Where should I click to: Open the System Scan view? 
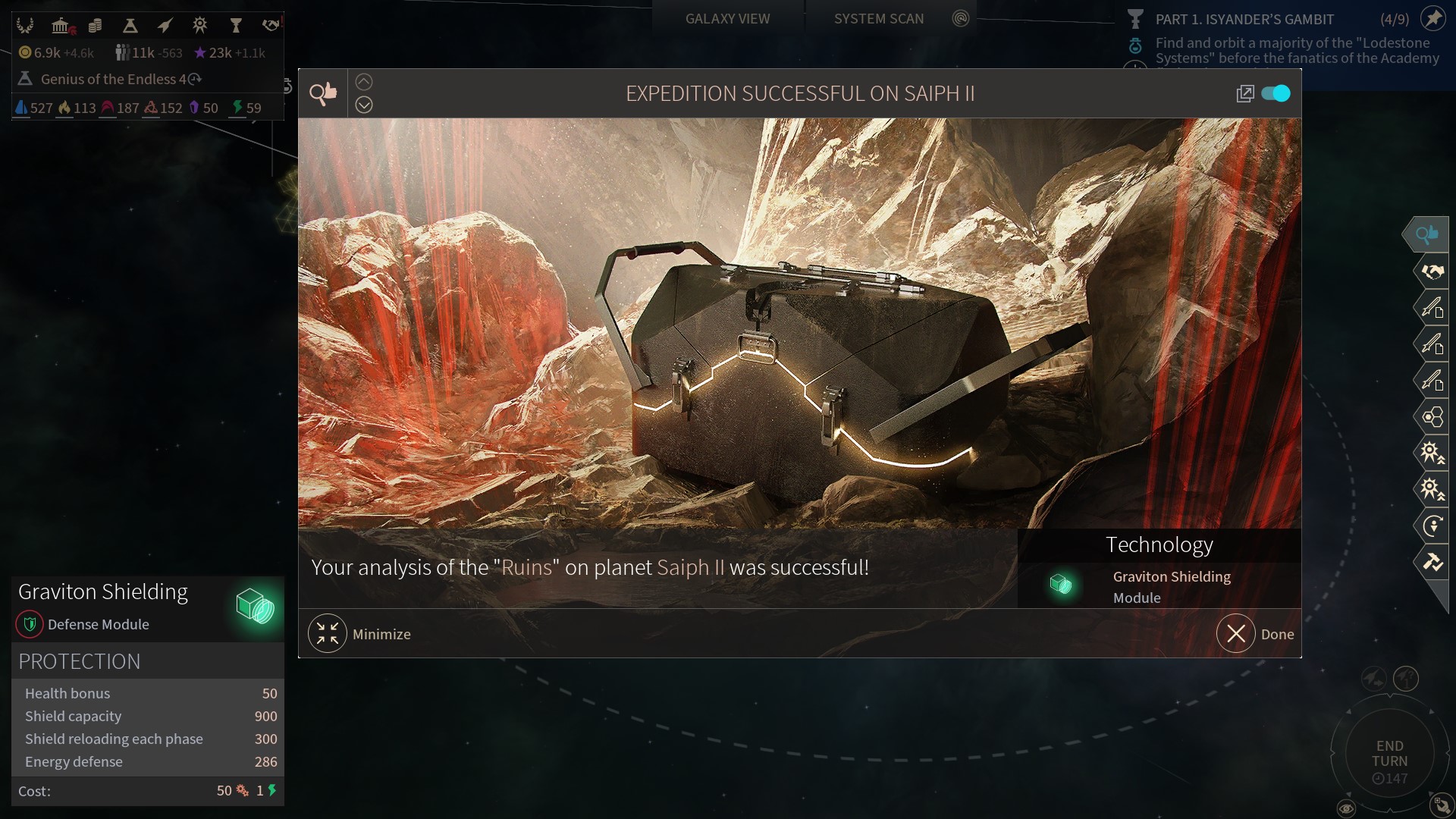tap(878, 19)
